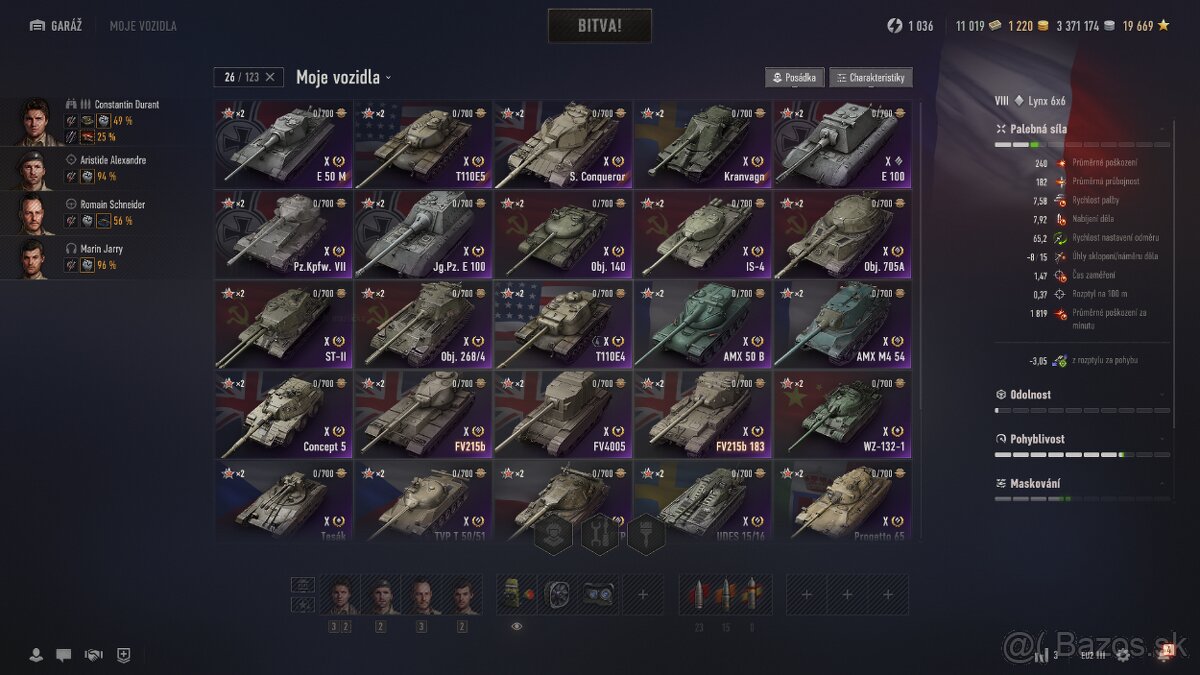Screen dimensions: 1200x675
Task: Clear the 26 / 123 vehicle filter
Action: [x=270, y=77]
